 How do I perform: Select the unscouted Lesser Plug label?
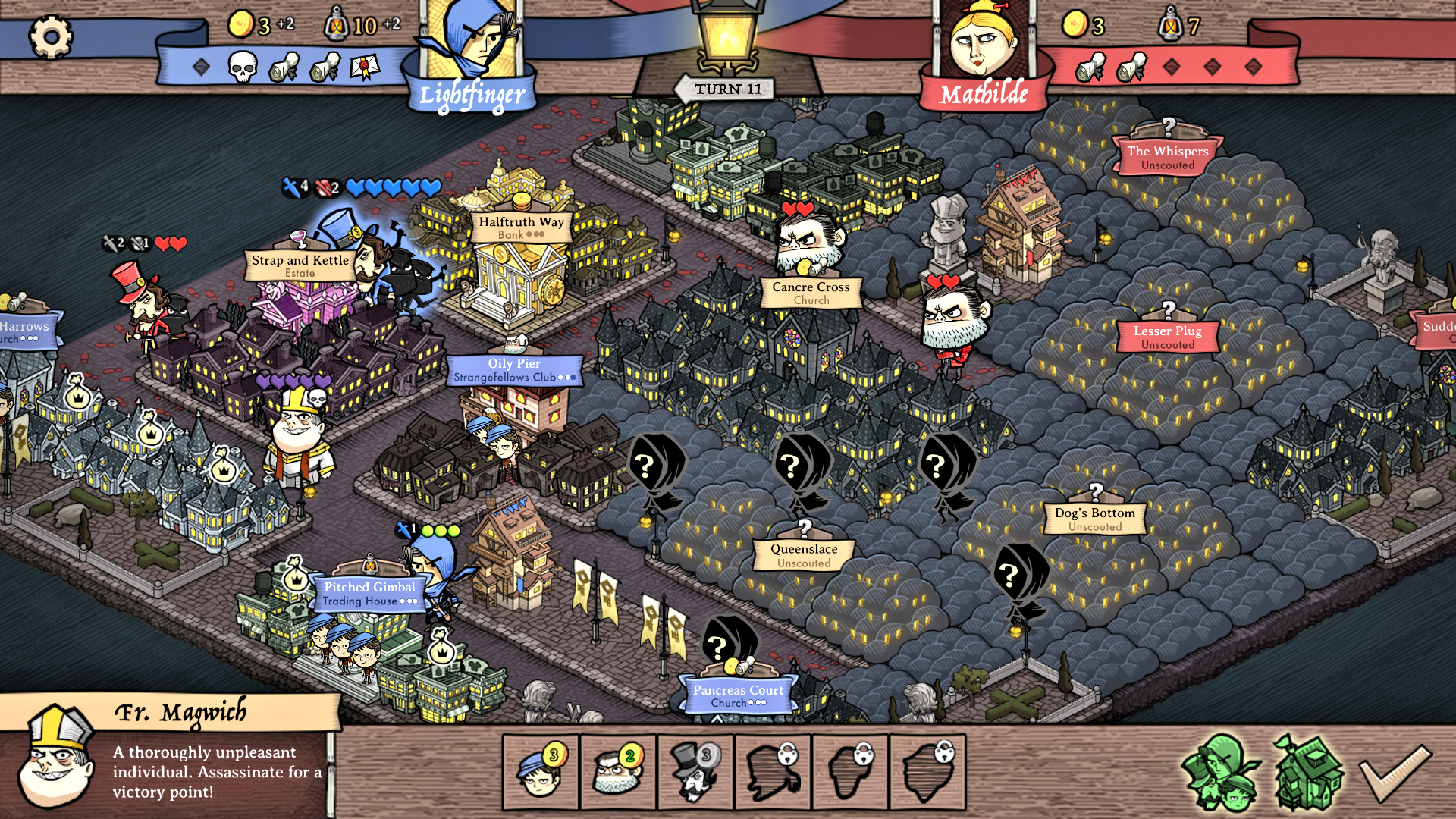click(x=1167, y=337)
